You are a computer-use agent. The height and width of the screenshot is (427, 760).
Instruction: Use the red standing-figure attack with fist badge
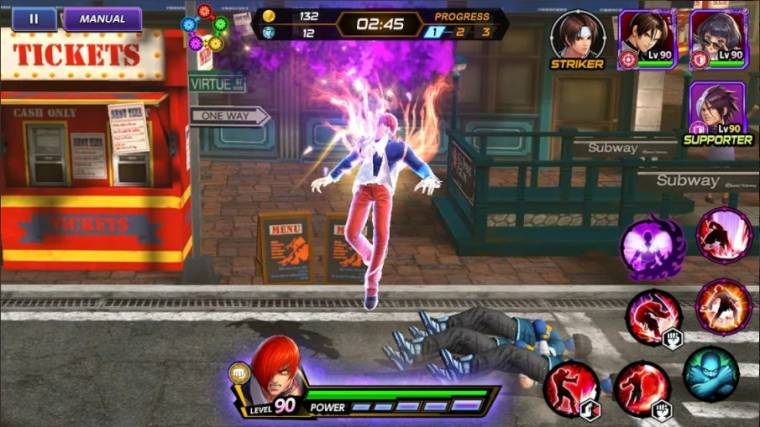point(641,388)
